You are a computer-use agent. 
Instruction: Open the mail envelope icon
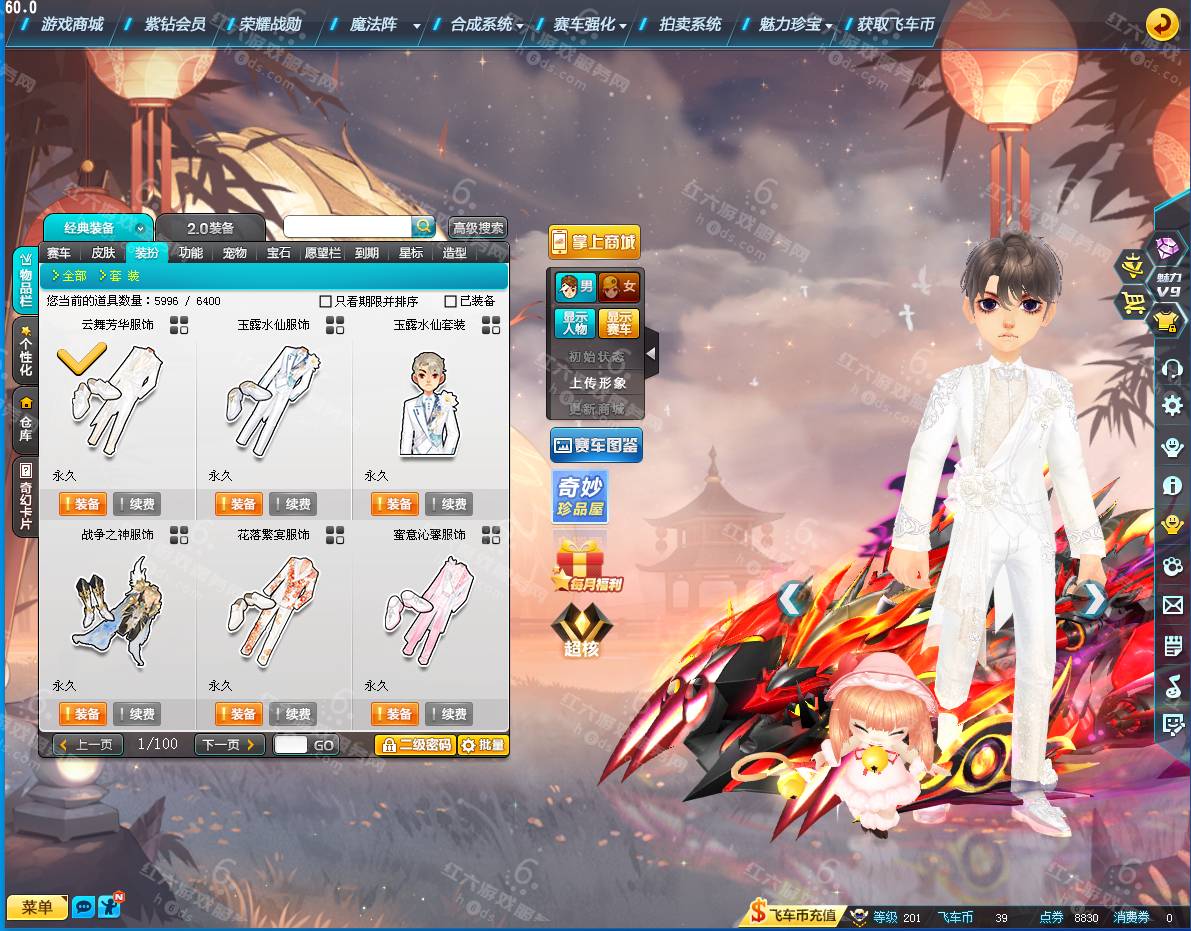pyautogui.click(x=1172, y=605)
